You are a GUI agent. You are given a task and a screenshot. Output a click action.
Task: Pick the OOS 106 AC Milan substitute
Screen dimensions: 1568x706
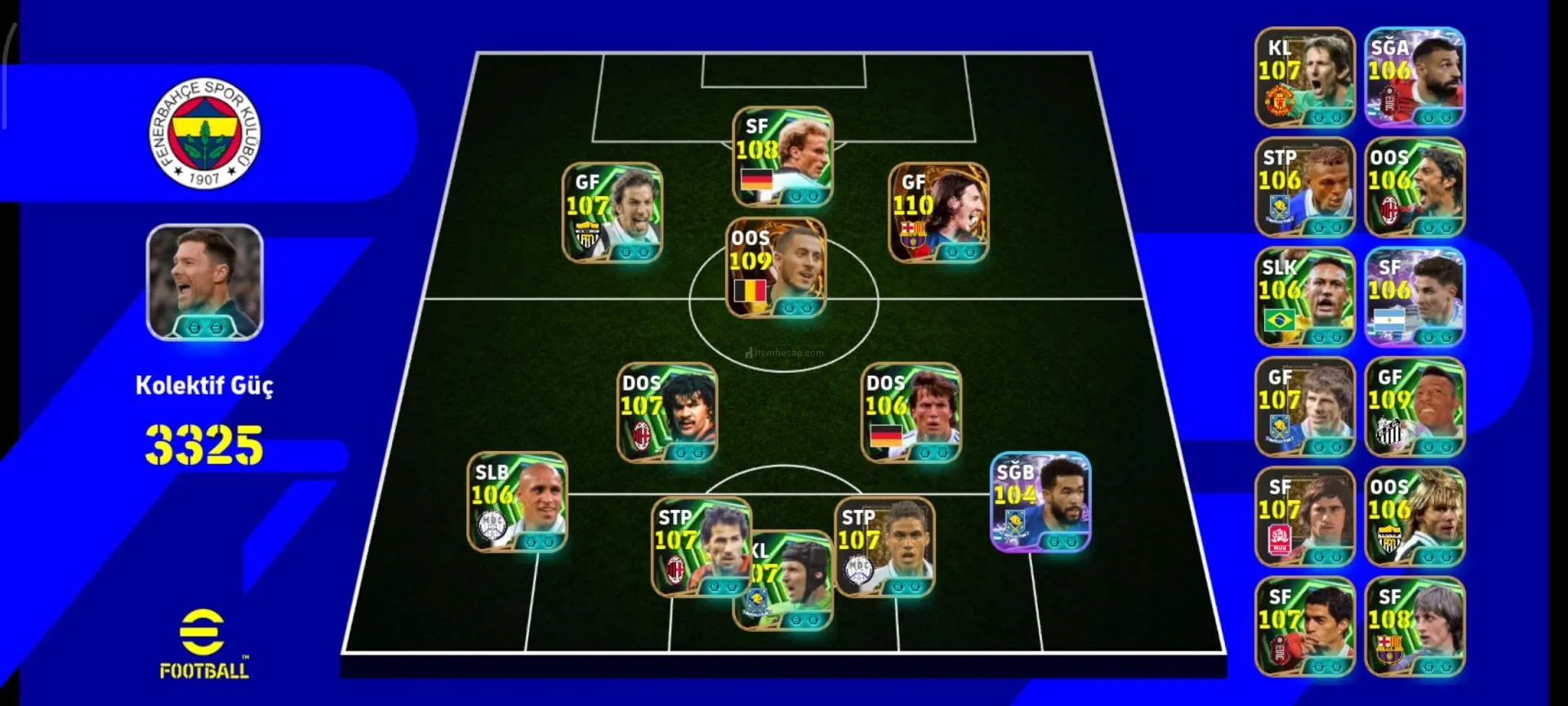1414,187
